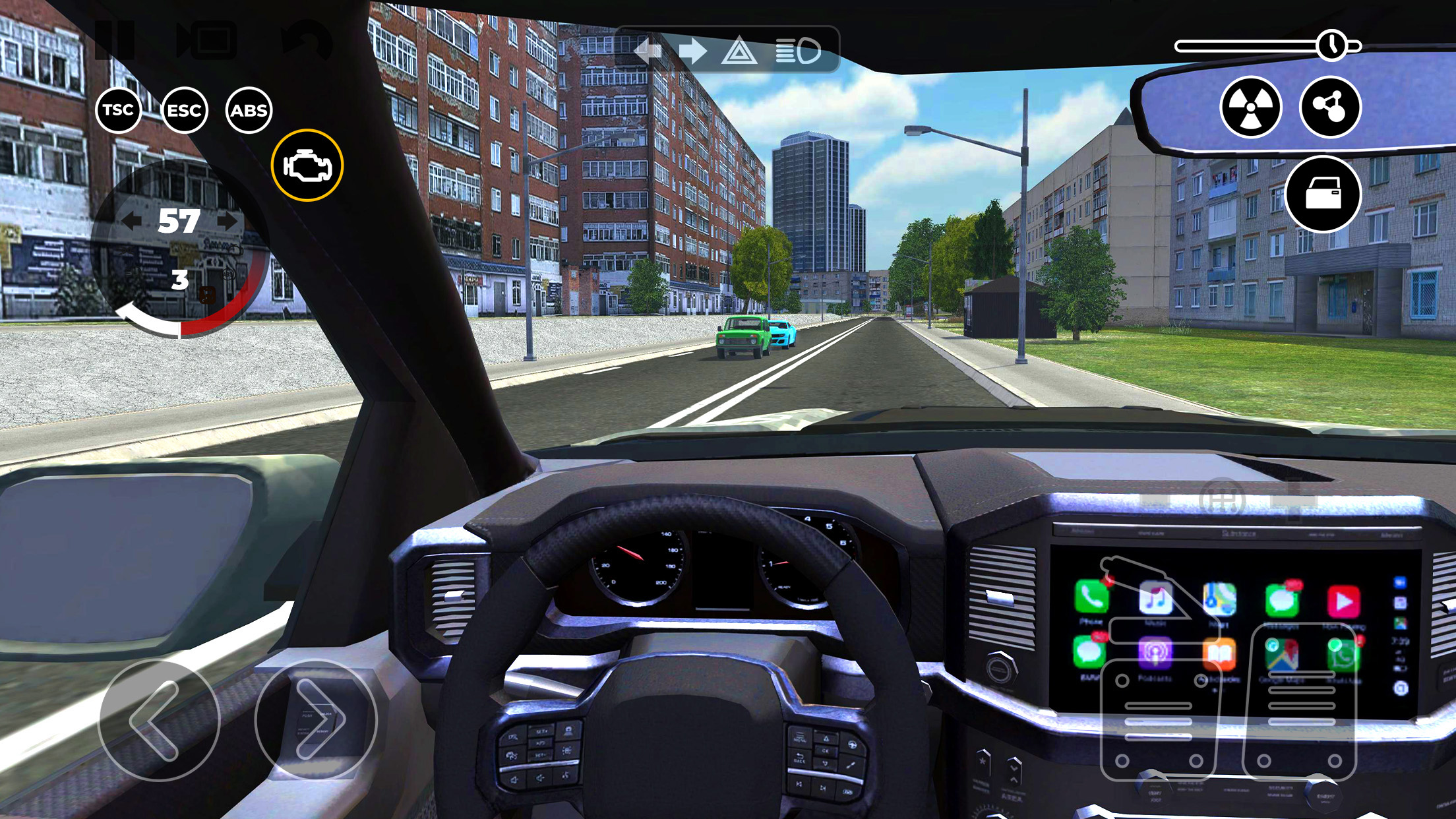Toggle the TSC traction control
The image size is (1456, 819).
(118, 110)
